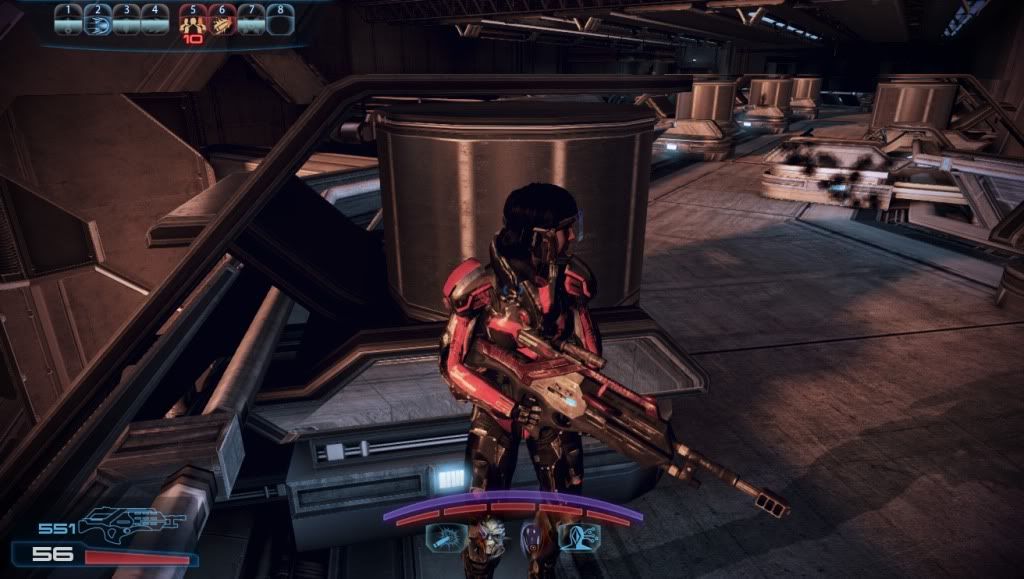Select power slot 3 on the quickbar
Image resolution: width=1024 pixels, height=579 pixels.
pos(126,20)
